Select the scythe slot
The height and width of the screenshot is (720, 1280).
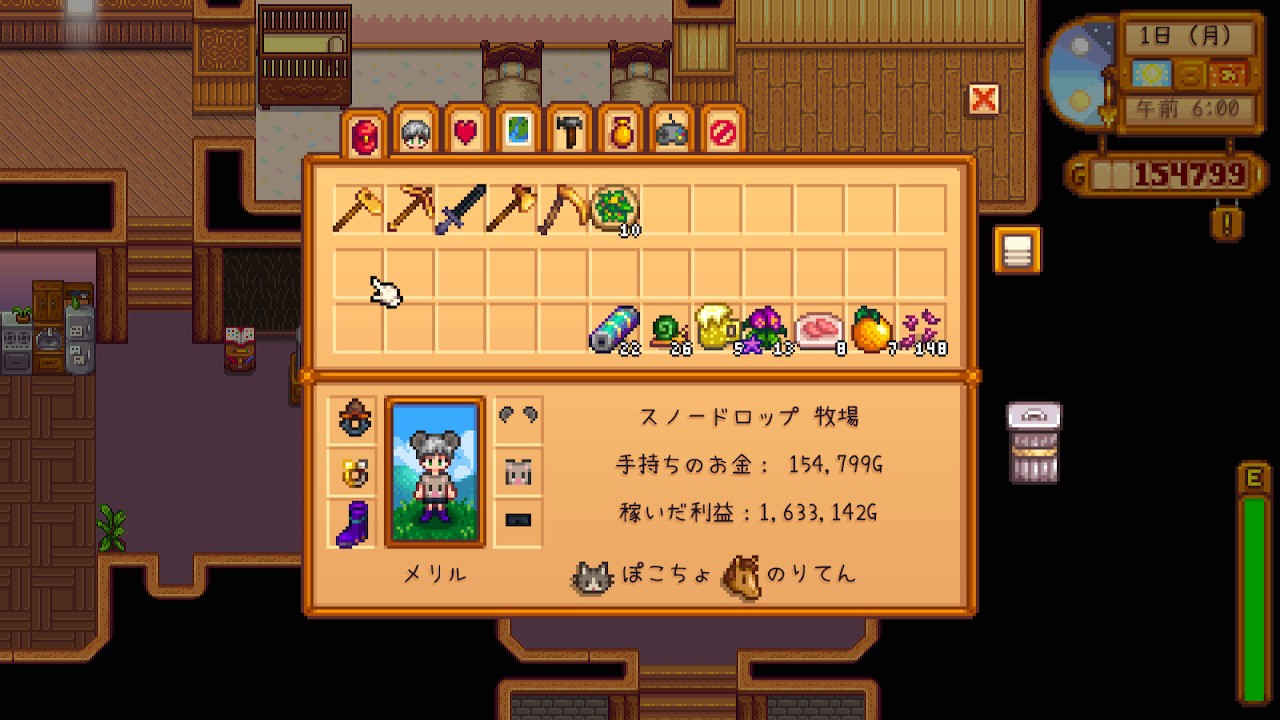(563, 209)
